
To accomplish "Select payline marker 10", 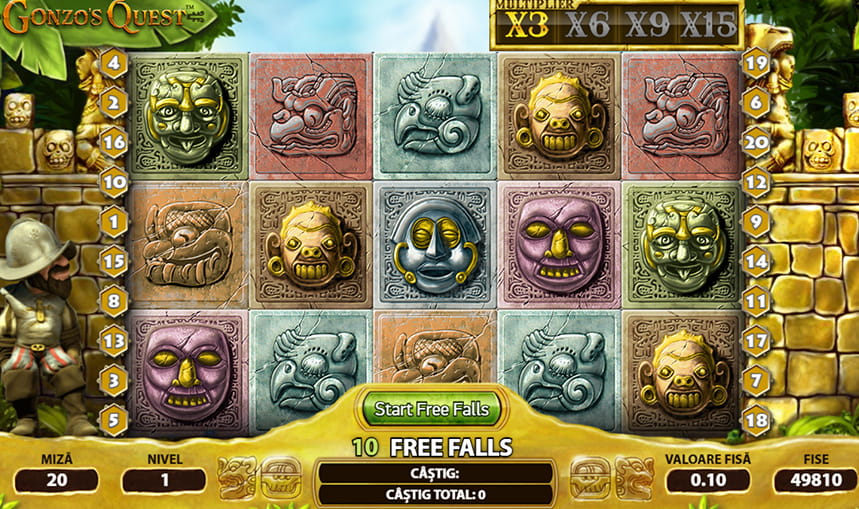I will pos(114,182).
